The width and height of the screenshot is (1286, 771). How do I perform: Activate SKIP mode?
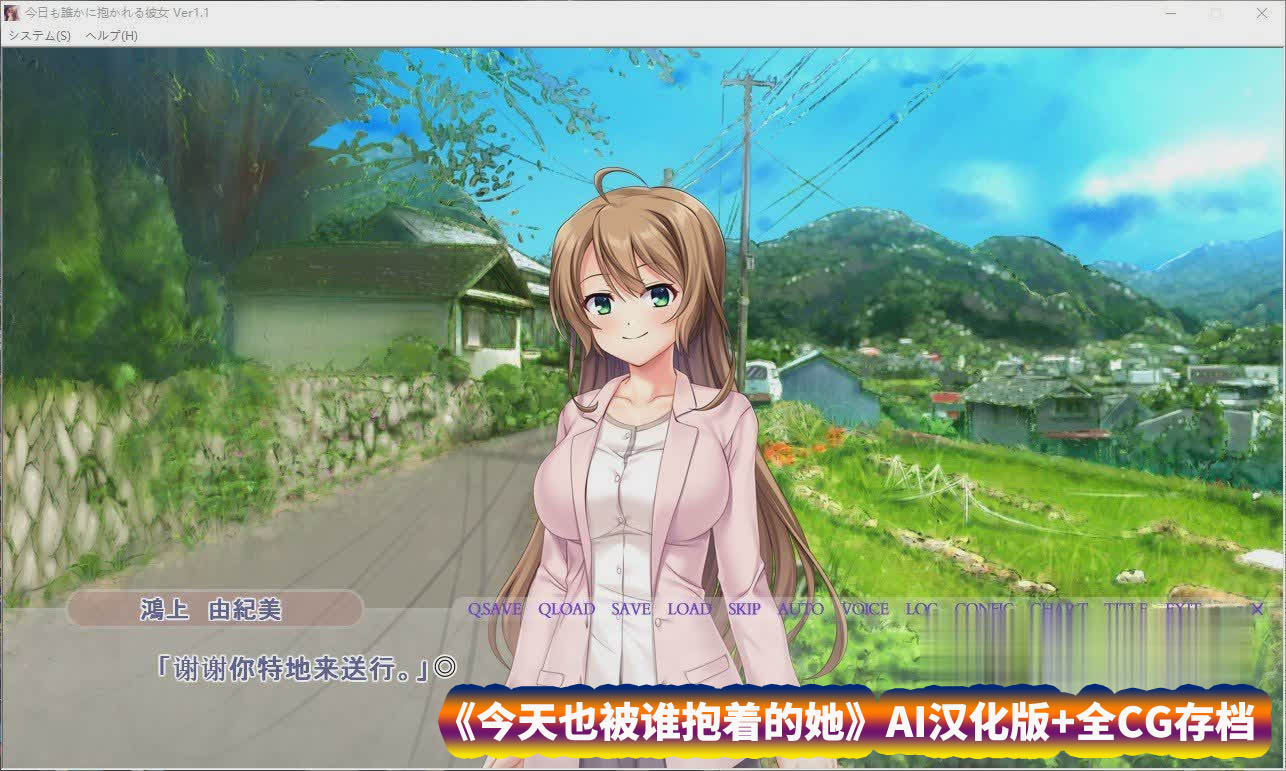pos(744,609)
